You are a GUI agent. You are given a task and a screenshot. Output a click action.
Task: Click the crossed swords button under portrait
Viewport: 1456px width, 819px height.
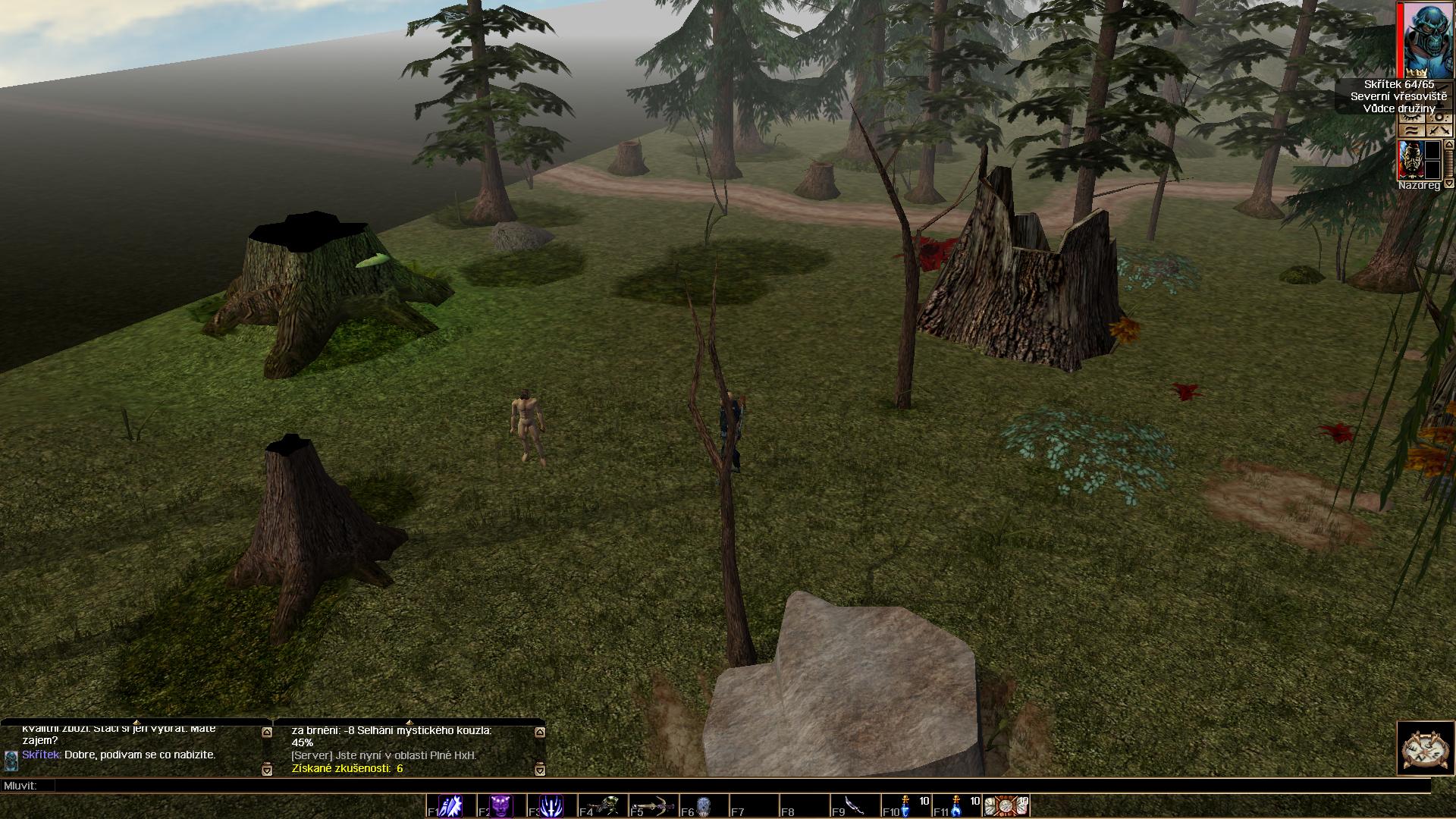pyautogui.click(x=1439, y=131)
